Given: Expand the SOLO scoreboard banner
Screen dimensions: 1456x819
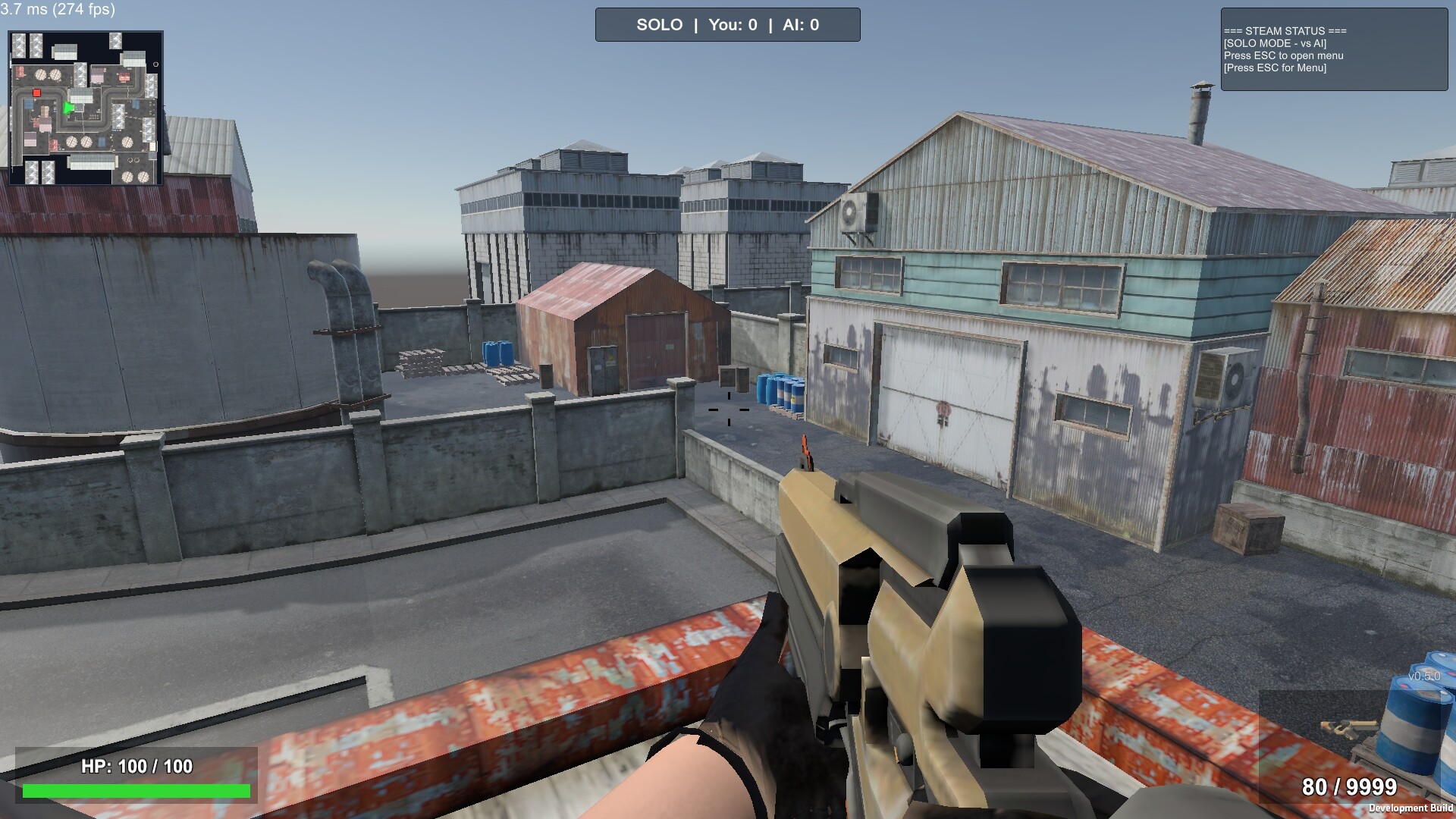Looking at the screenshot, I should coord(728,24).
